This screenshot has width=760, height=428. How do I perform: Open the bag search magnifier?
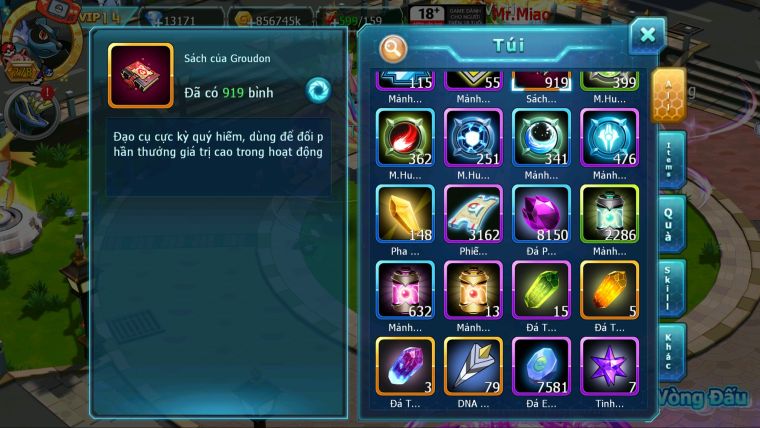click(394, 47)
